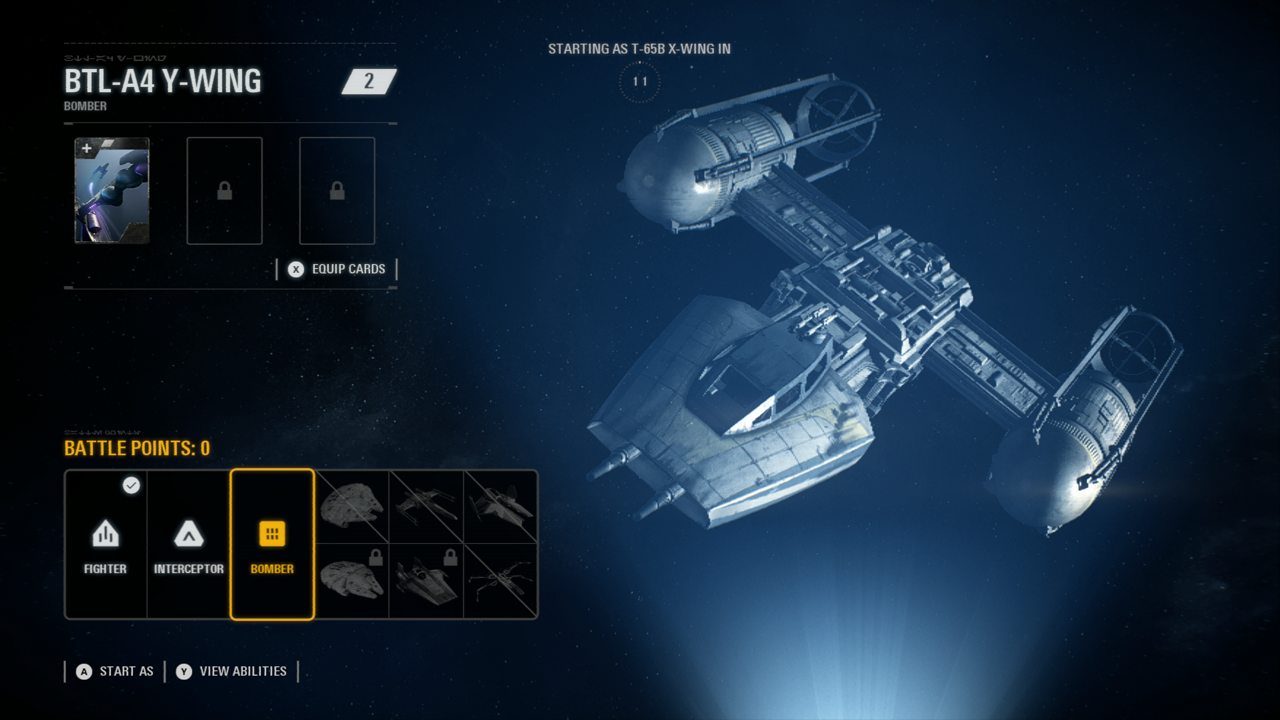1280x720 pixels.
Task: Select the padlocked Millennium Falcon hero tile
Action: coord(352,581)
